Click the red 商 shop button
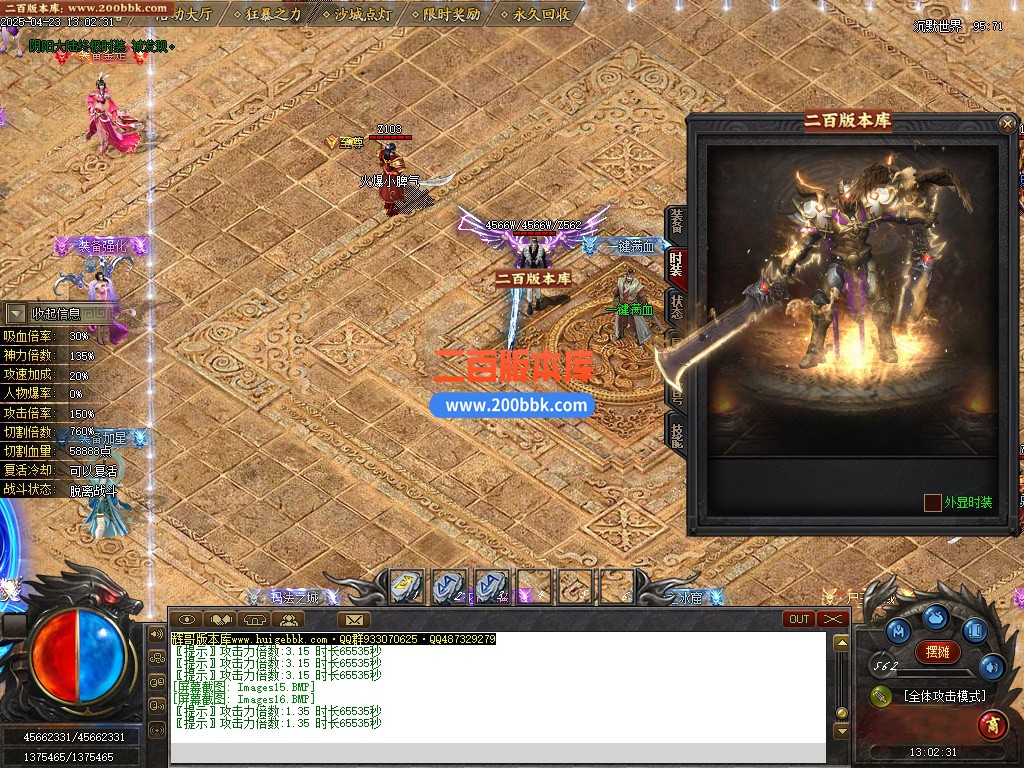The height and width of the screenshot is (768, 1024). point(992,723)
